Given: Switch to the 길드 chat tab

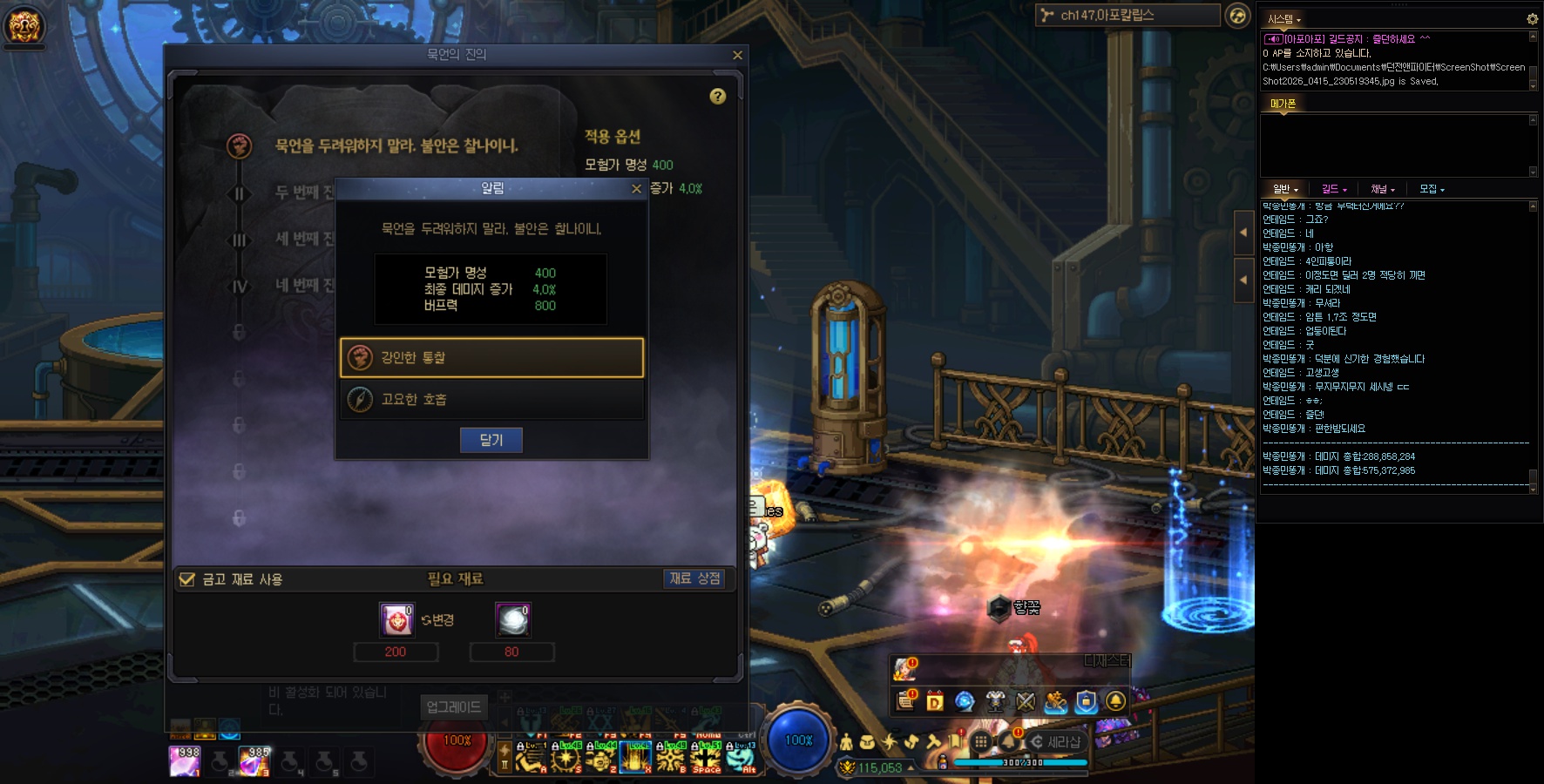Looking at the screenshot, I should click(1334, 189).
